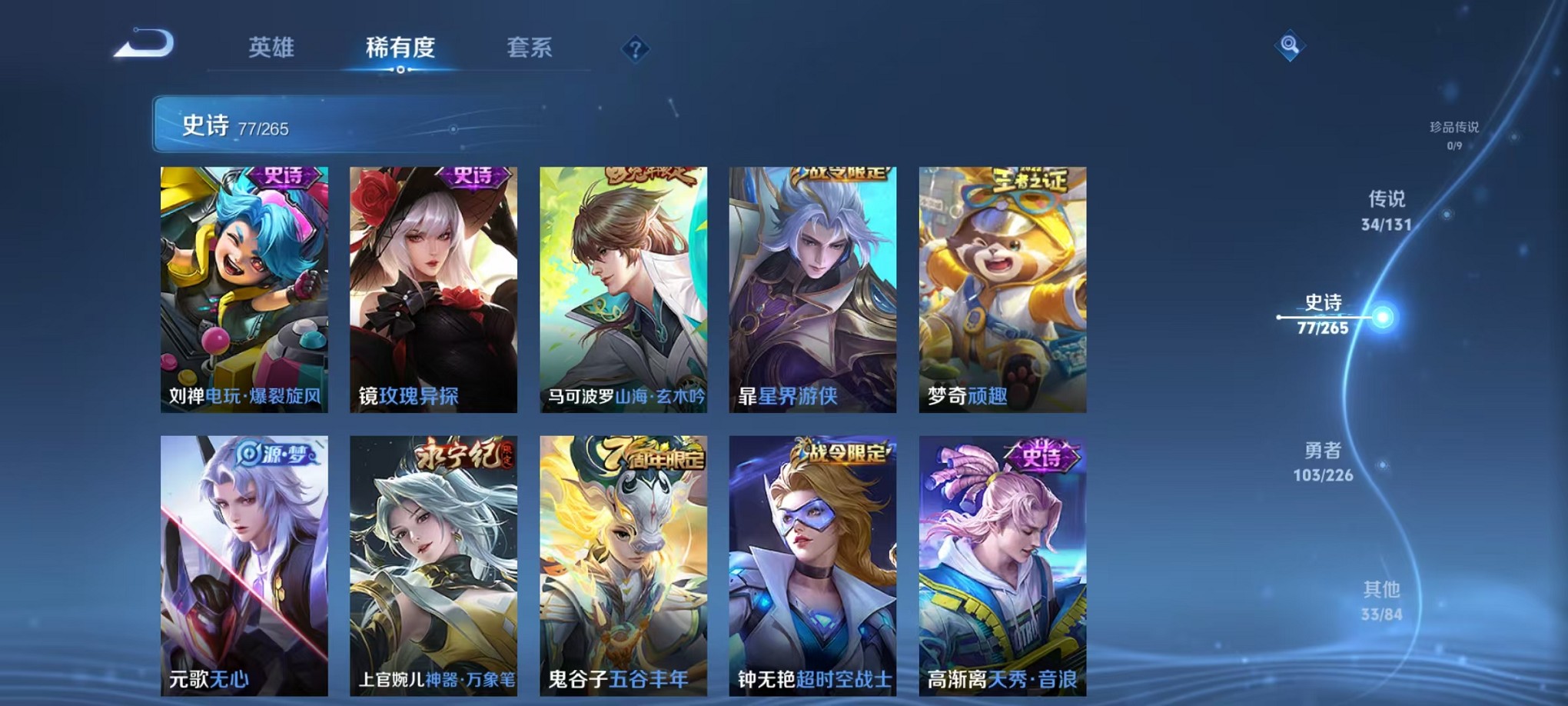Open the help question mark icon
This screenshot has height=706, width=1568.
pos(635,50)
